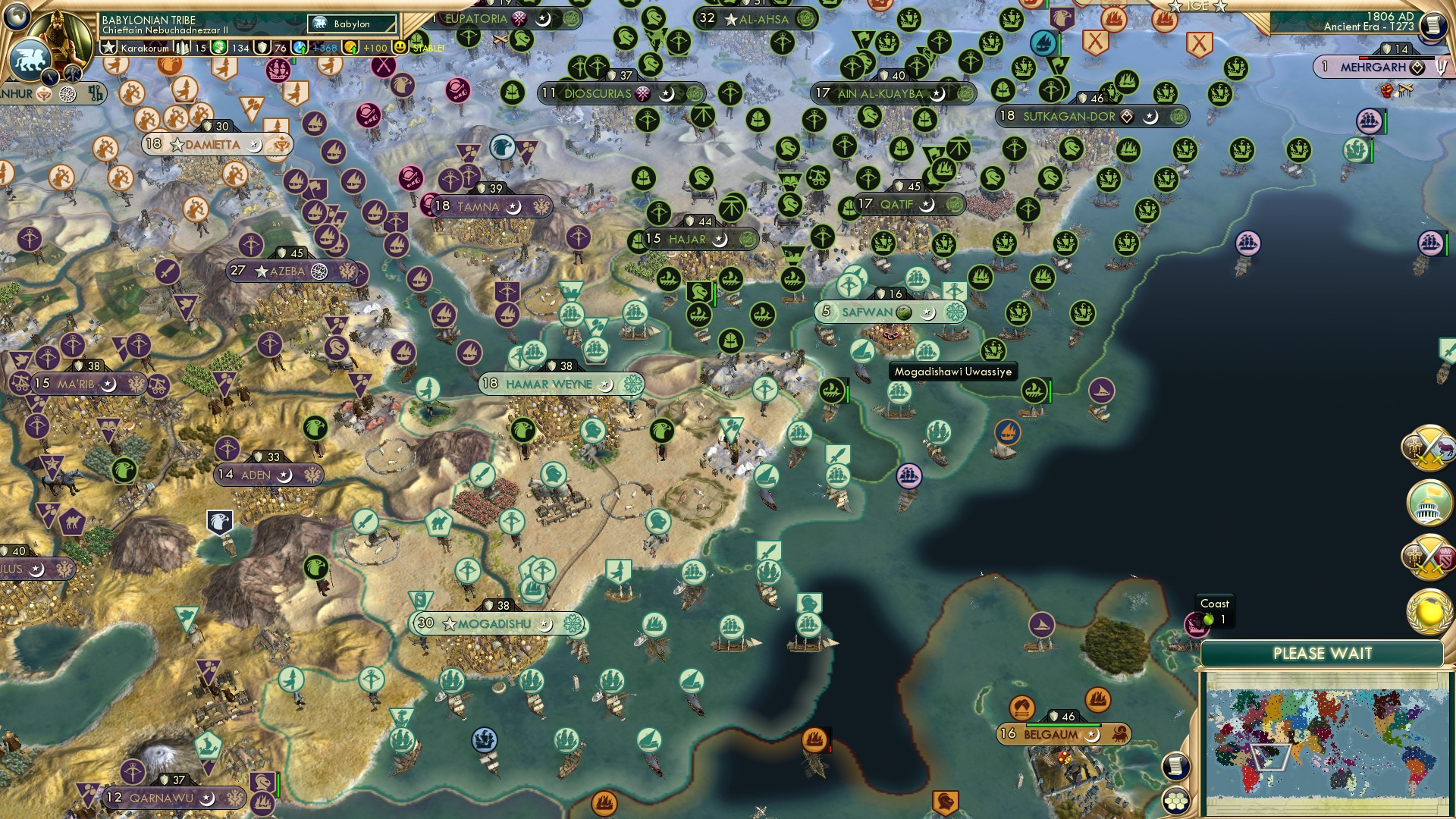Click the gold icon showing +100
This screenshot has height=819, width=1456.
coord(350,48)
